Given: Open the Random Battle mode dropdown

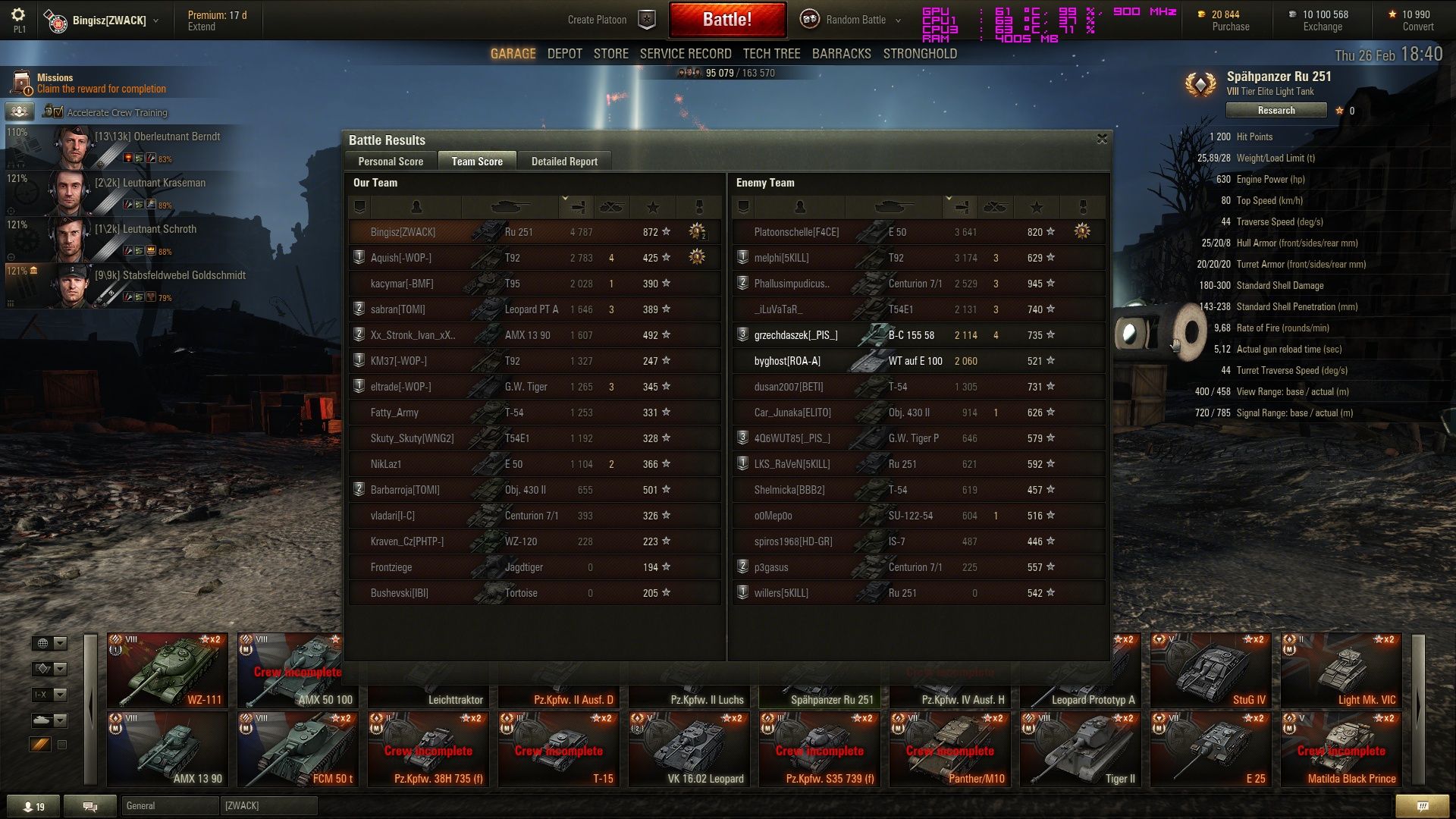Looking at the screenshot, I should (855, 20).
